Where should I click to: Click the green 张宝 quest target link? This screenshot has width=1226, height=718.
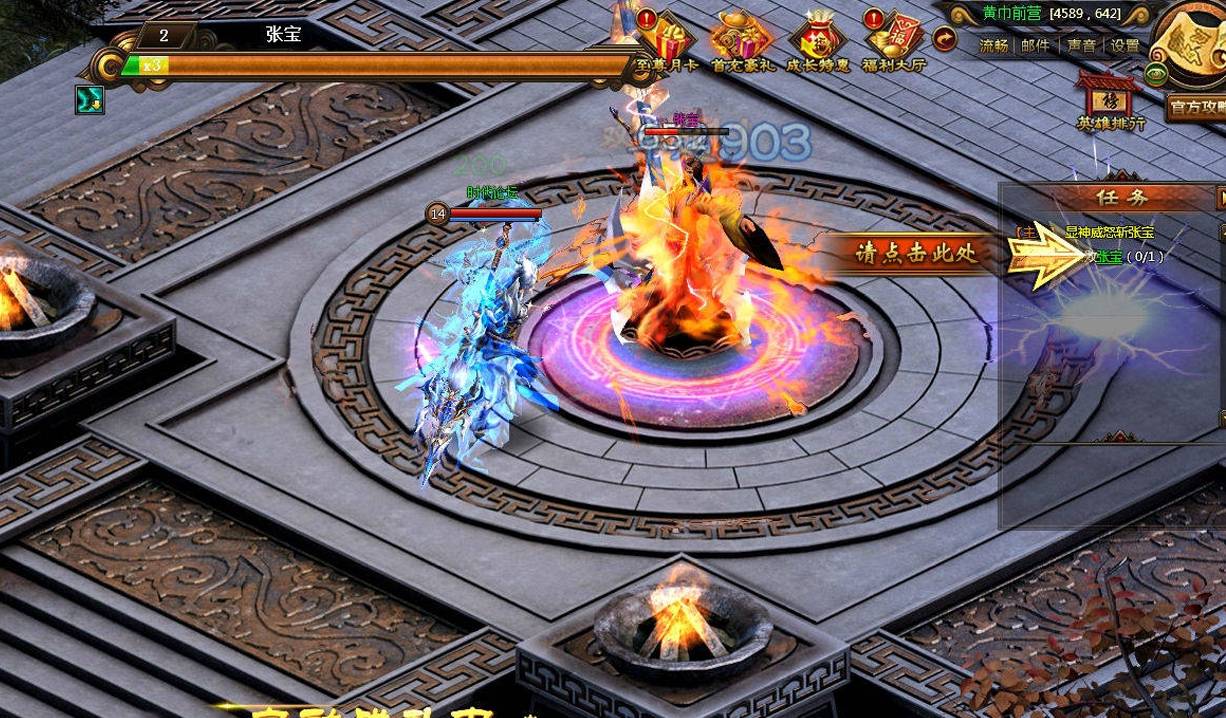coord(1108,257)
